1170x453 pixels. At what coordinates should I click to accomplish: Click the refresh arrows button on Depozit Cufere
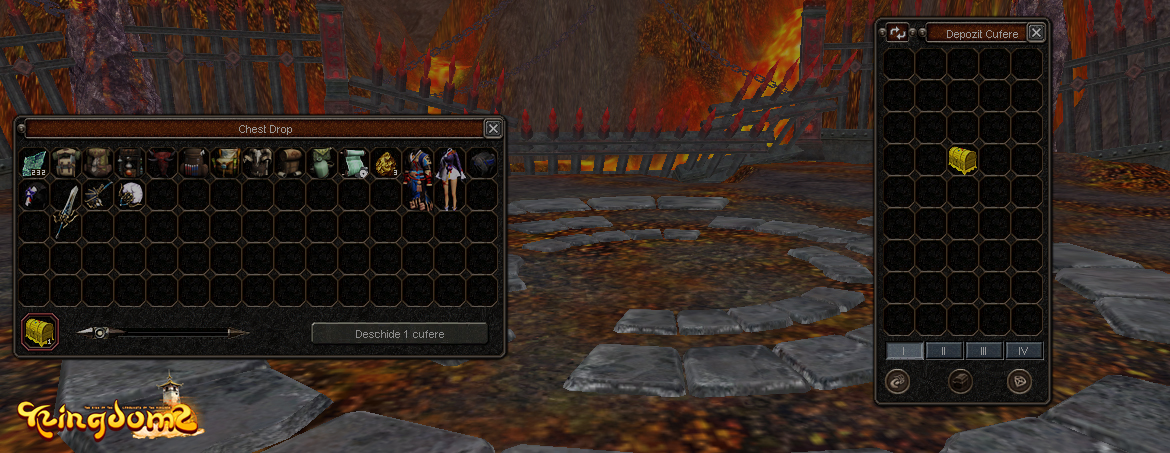tap(898, 33)
